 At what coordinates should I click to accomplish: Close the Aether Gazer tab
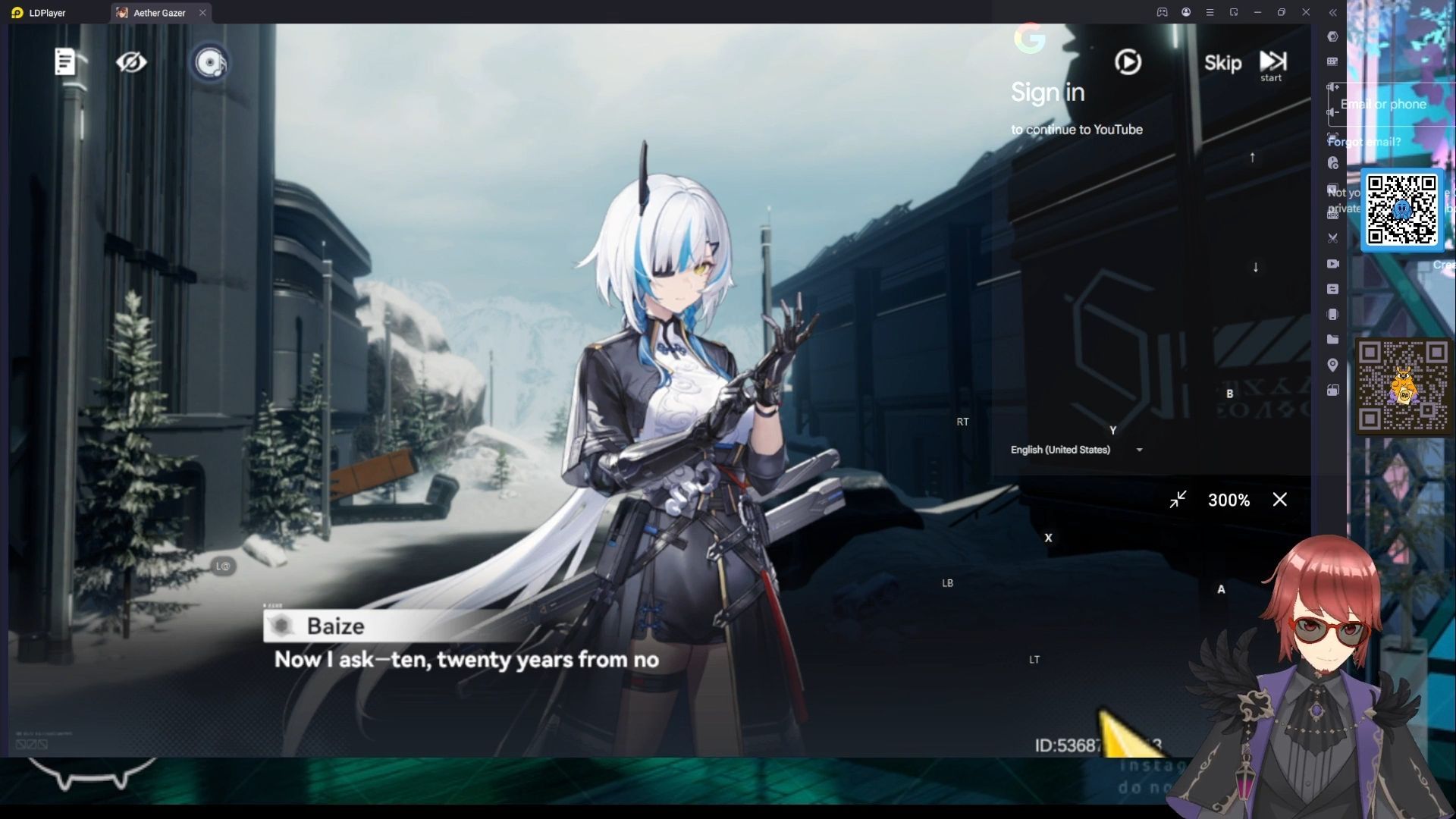click(x=202, y=13)
